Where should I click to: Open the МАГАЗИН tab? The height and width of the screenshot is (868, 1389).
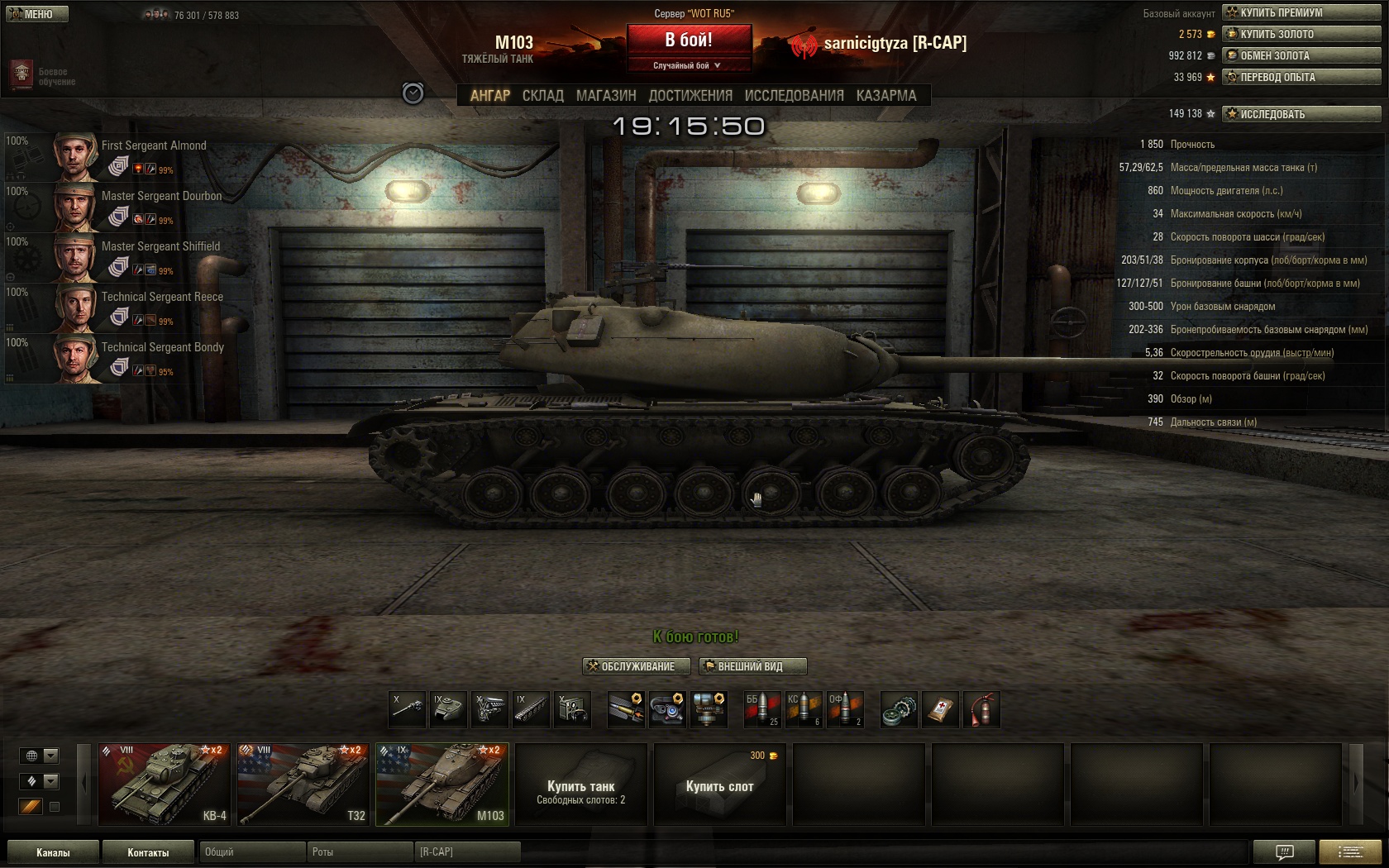click(606, 96)
